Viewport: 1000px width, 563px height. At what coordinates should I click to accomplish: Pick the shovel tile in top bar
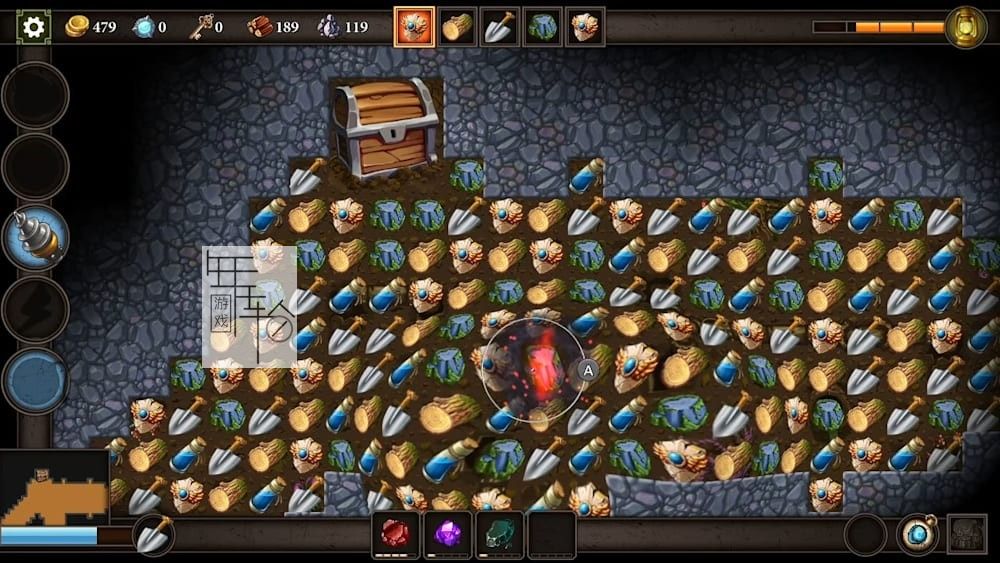pyautogui.click(x=499, y=27)
